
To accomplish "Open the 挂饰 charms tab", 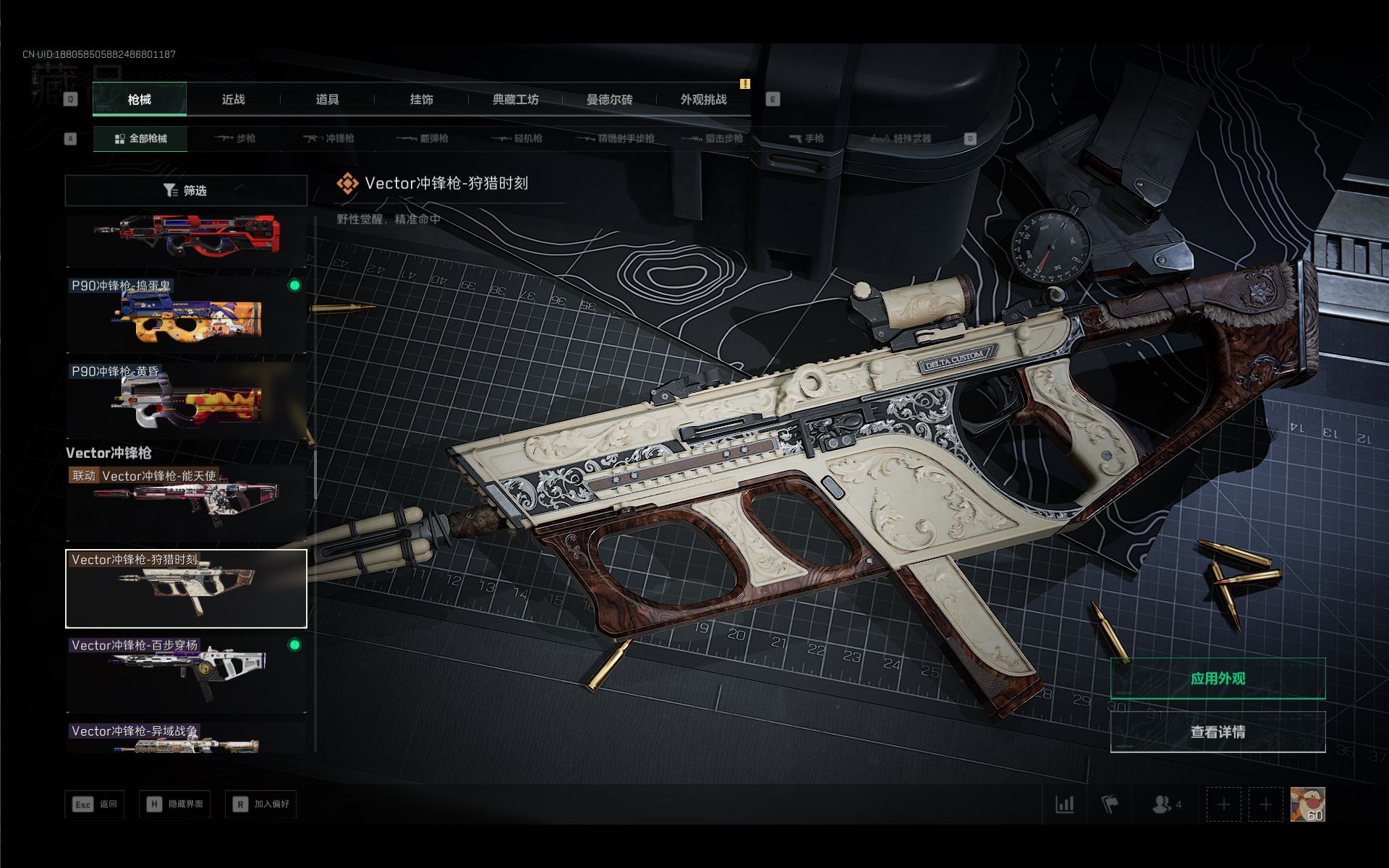I will click(x=421, y=100).
